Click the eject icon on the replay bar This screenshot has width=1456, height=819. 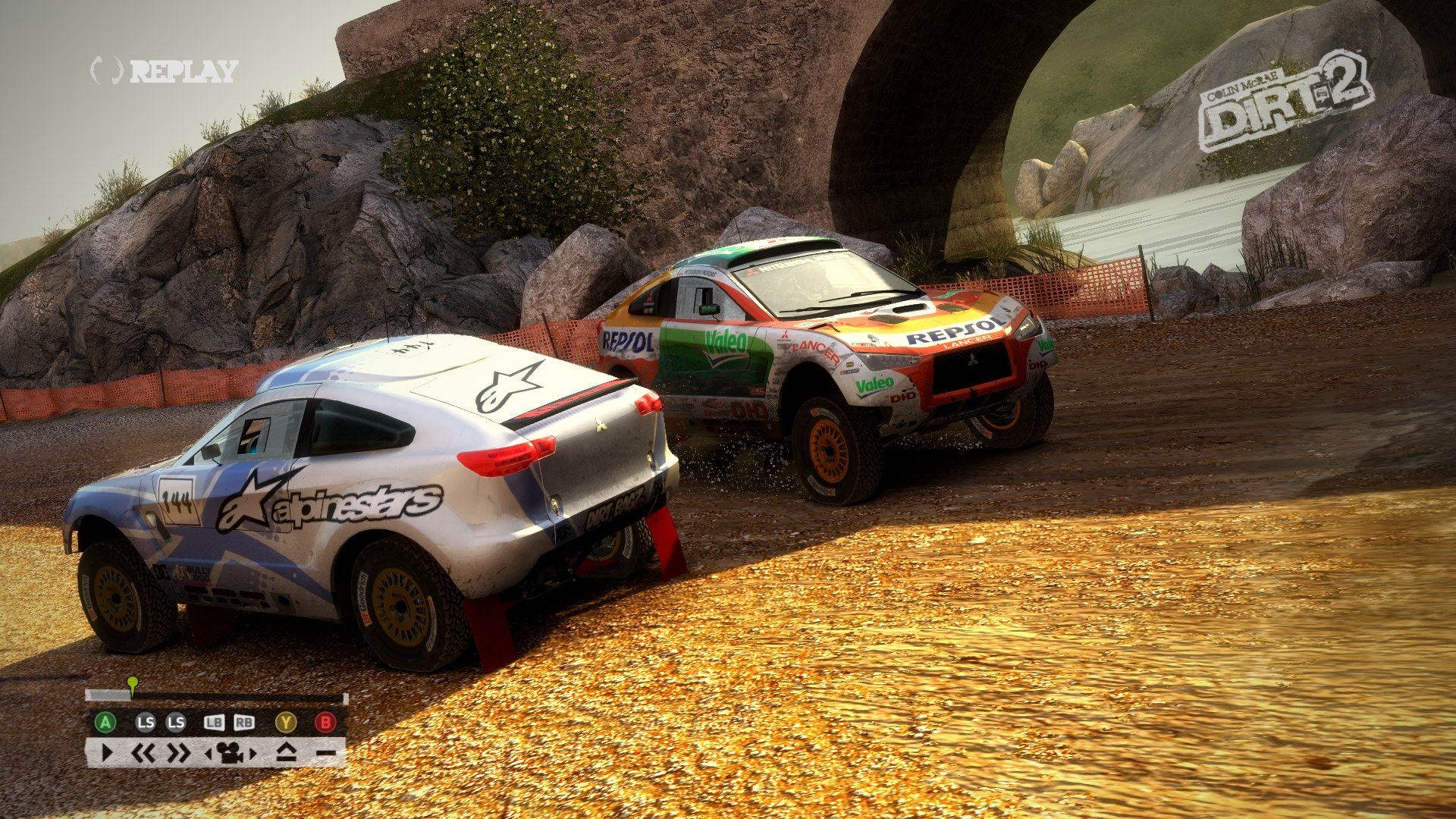tap(285, 754)
